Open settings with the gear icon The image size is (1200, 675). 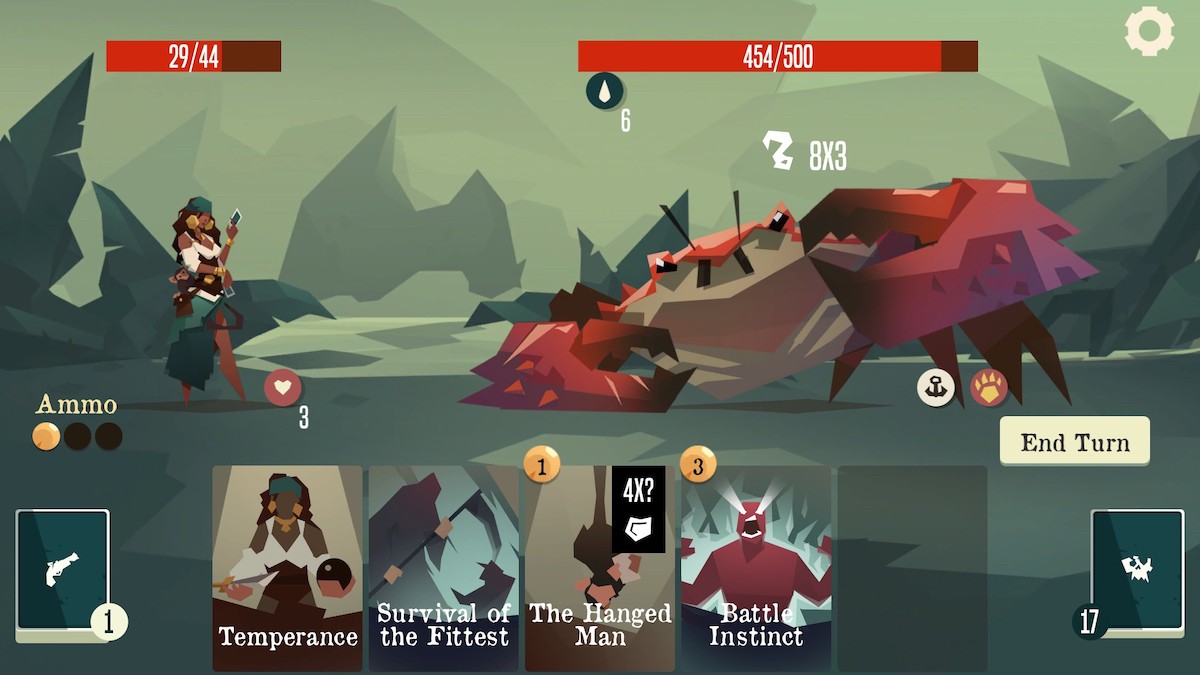(x=1149, y=31)
